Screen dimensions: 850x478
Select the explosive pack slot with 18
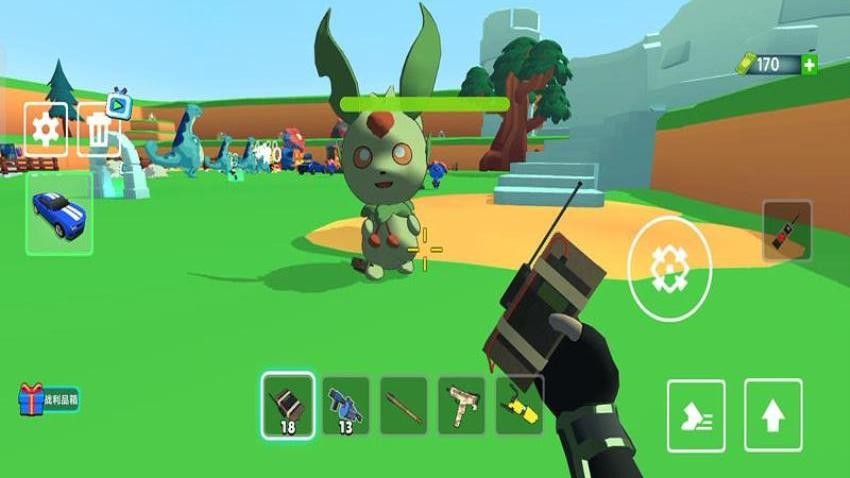tap(288, 405)
